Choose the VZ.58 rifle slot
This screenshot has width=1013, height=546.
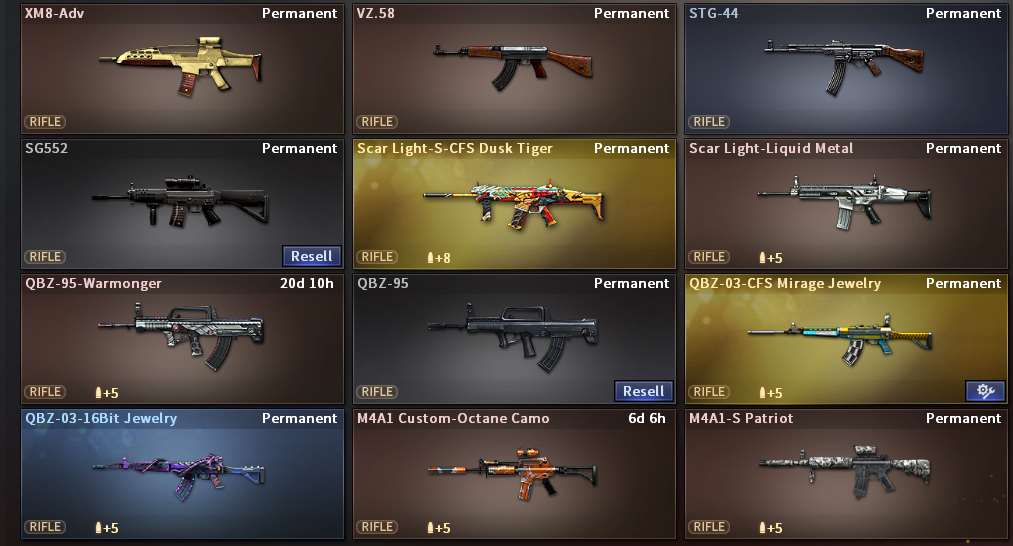click(x=515, y=68)
